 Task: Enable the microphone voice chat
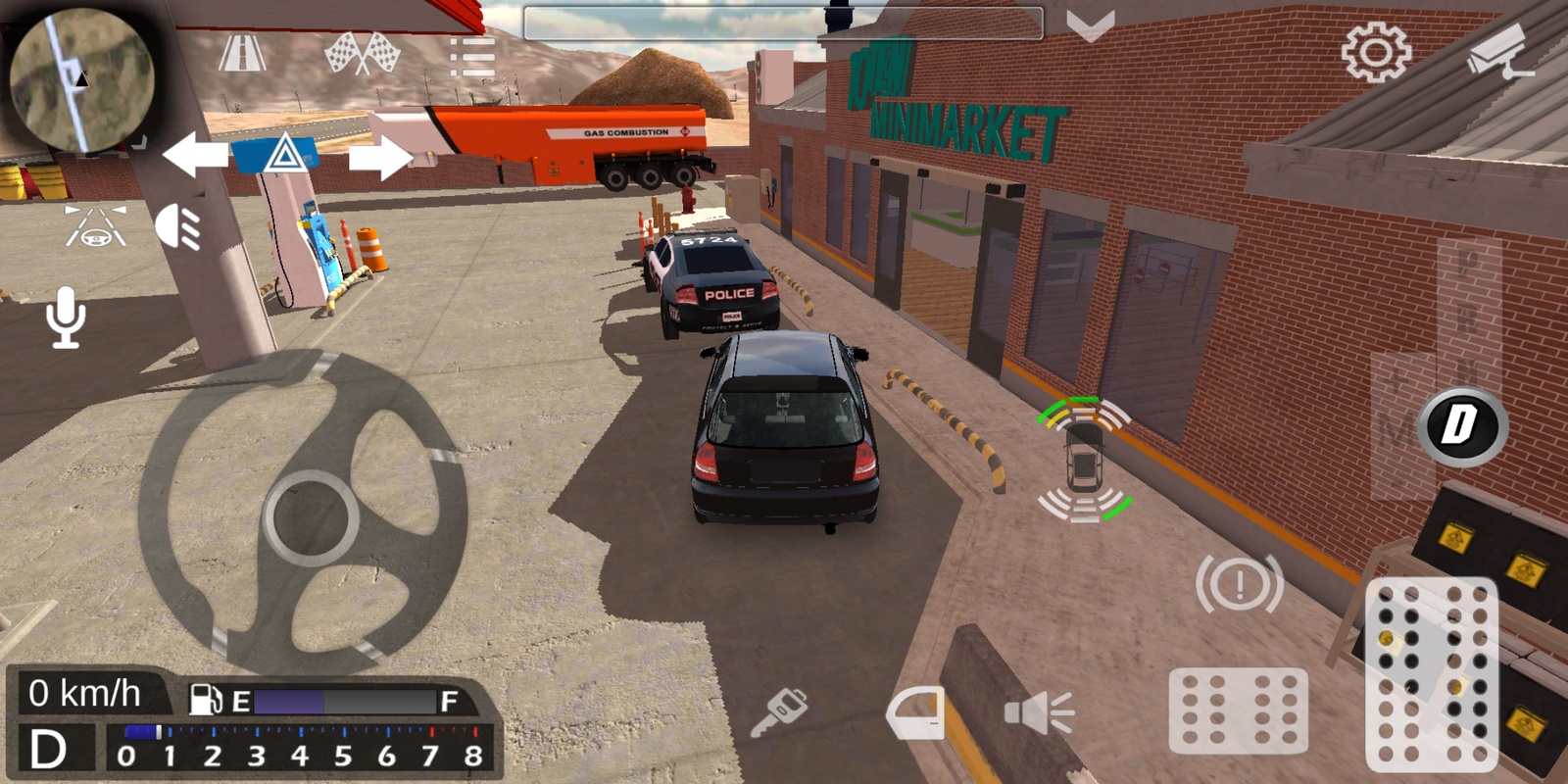point(66,318)
